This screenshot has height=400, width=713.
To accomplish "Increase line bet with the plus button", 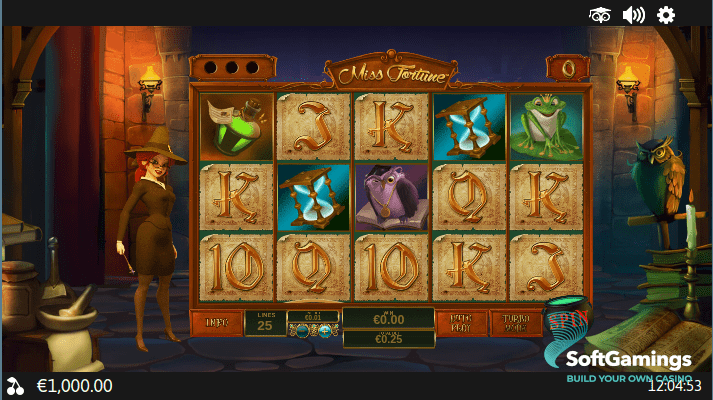I will [x=326, y=331].
